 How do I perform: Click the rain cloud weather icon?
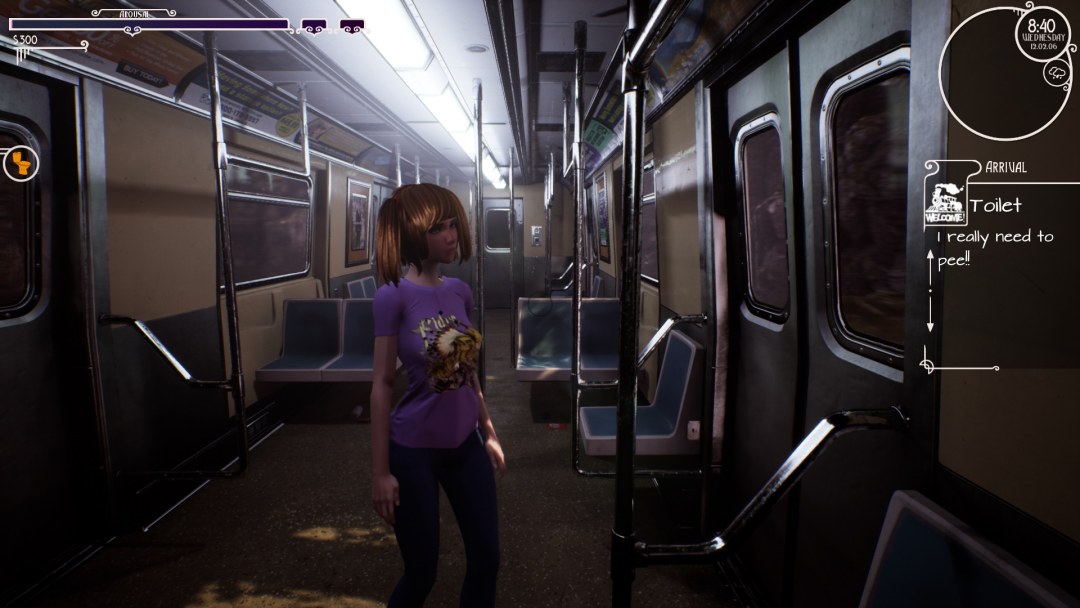[1055, 72]
